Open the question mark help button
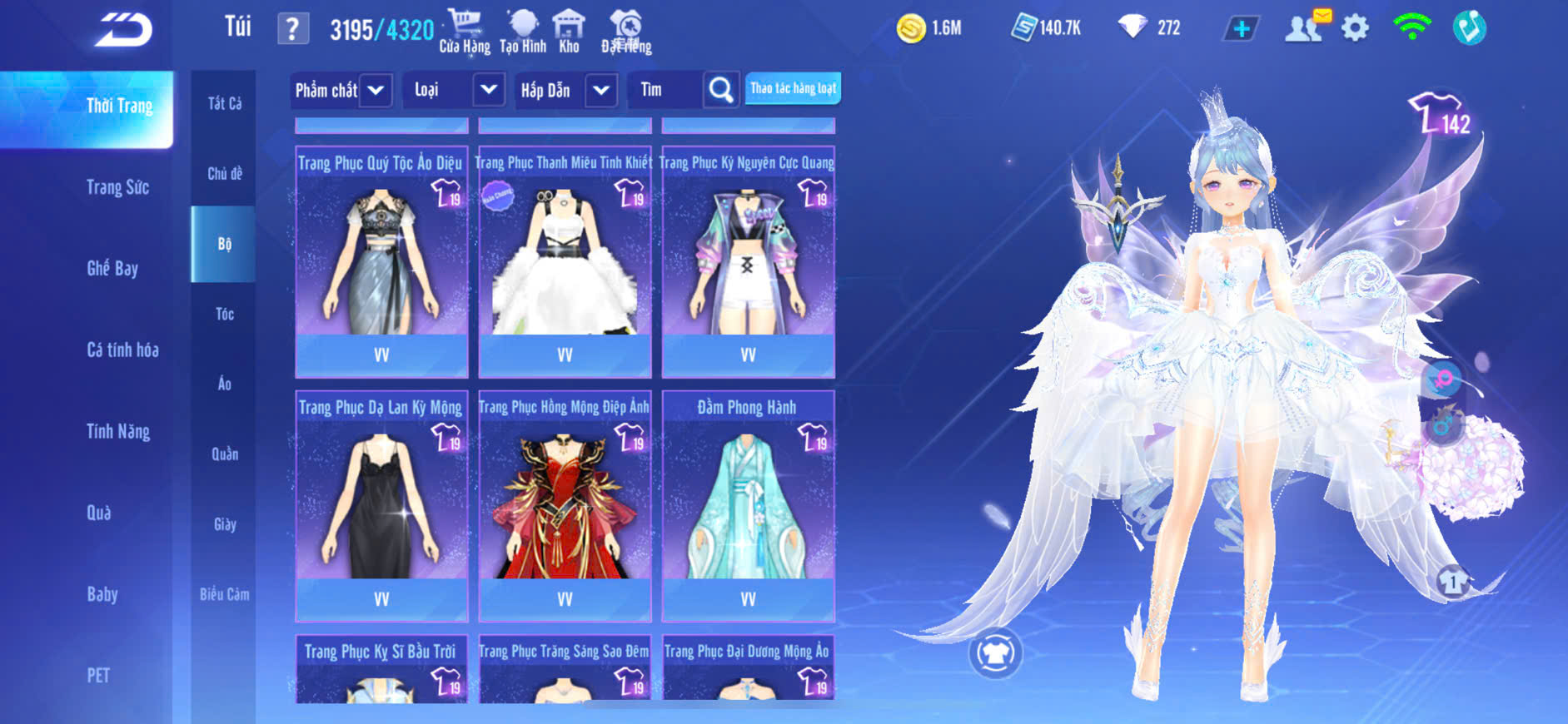Image resolution: width=1568 pixels, height=724 pixels. click(292, 29)
